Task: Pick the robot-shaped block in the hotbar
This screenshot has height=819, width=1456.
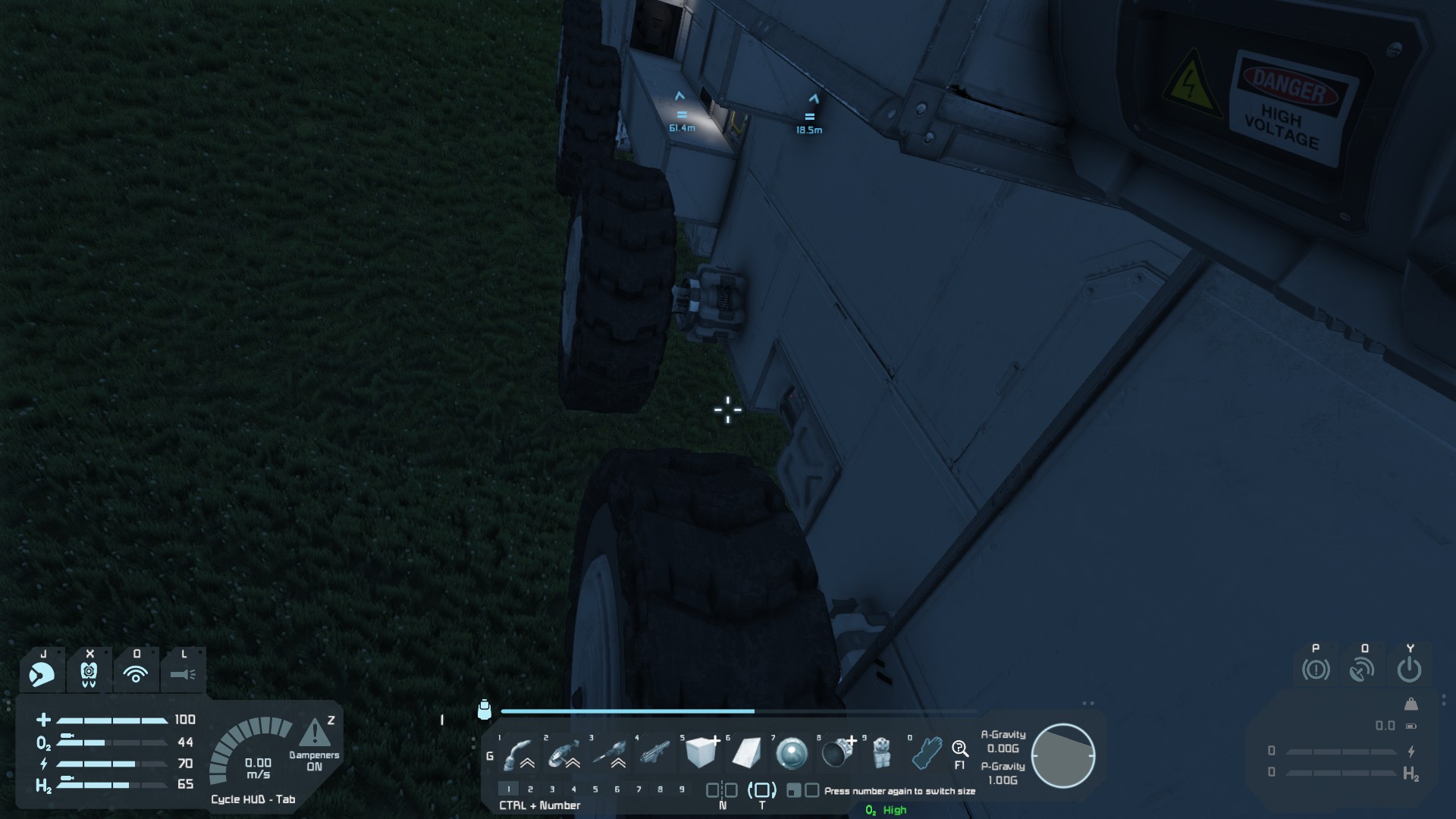Action: (x=881, y=754)
